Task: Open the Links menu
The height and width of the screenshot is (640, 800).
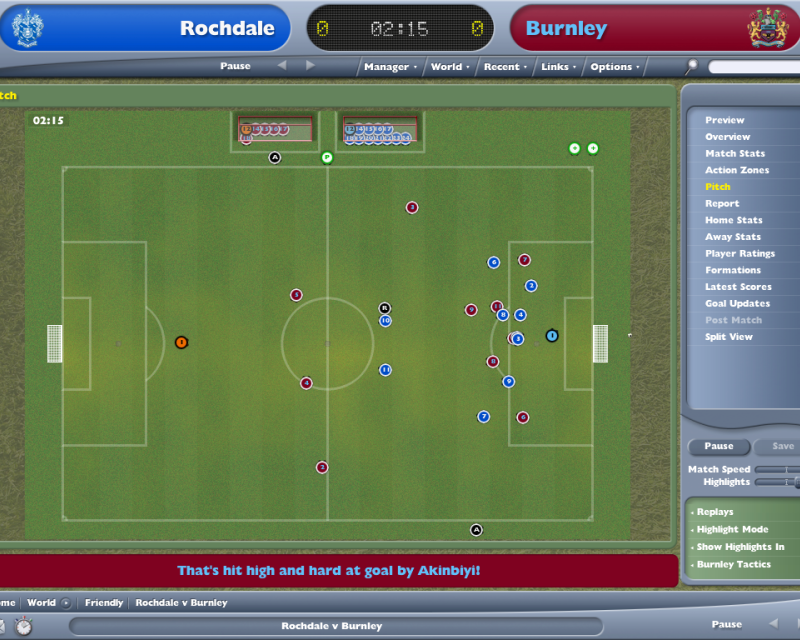Action: click(x=556, y=67)
